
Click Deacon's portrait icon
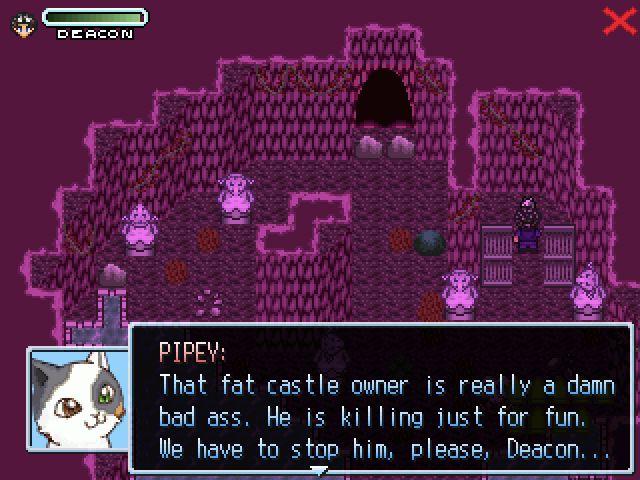(21, 24)
